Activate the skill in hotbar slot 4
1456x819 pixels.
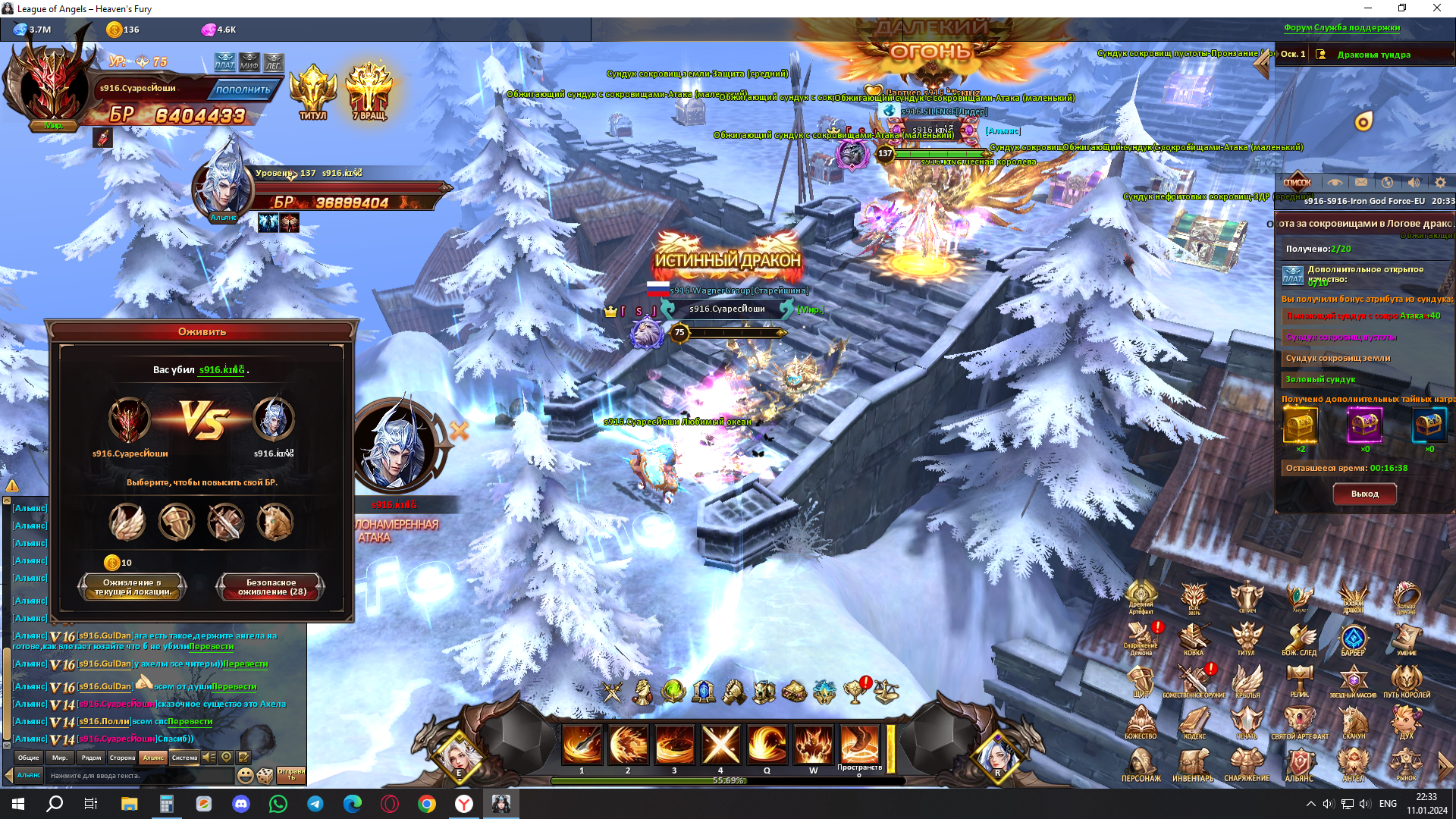point(720,745)
